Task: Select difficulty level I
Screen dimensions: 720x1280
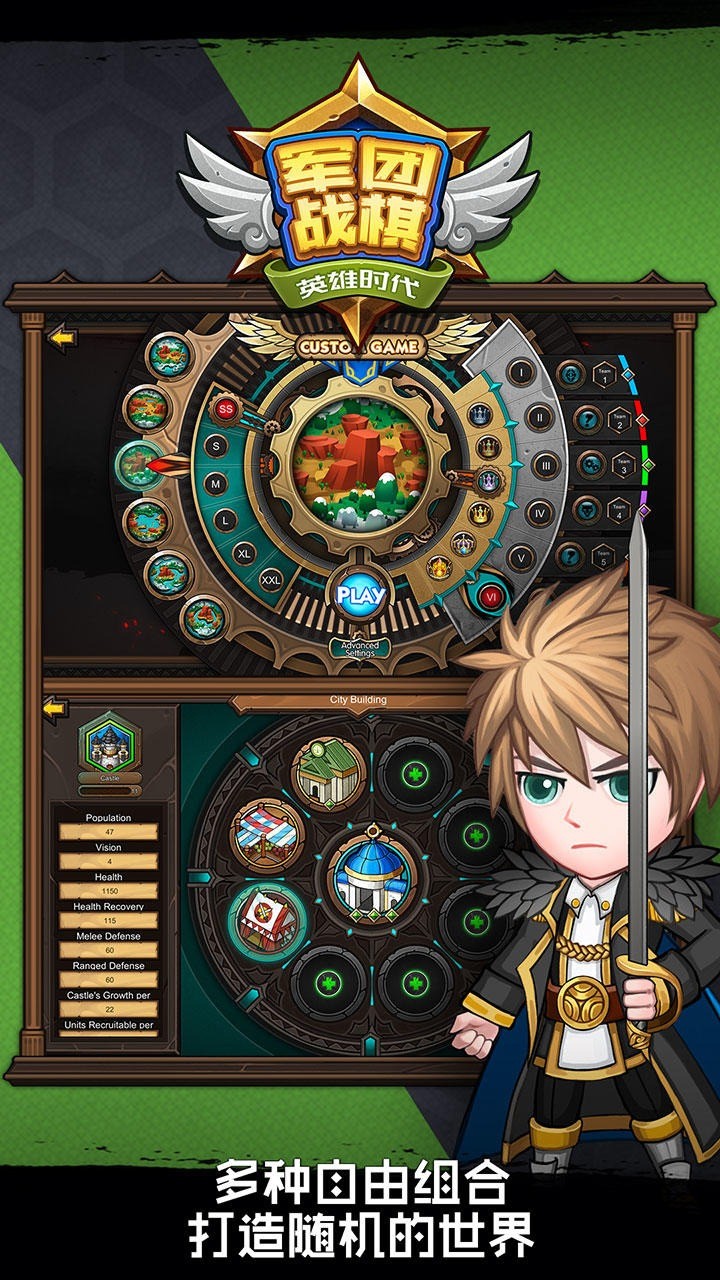Action: [520, 373]
